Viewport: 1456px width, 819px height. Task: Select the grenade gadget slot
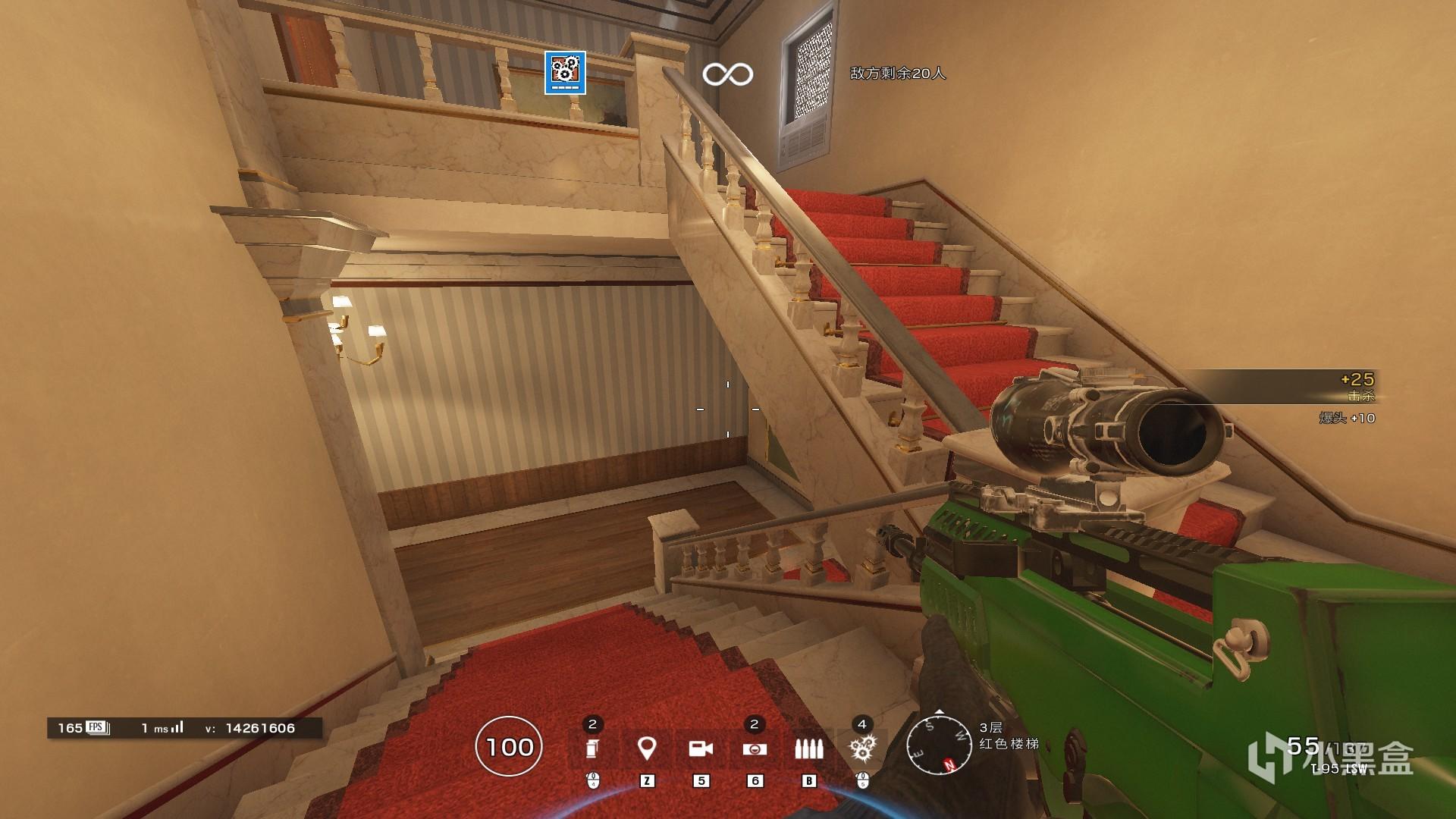[x=592, y=749]
